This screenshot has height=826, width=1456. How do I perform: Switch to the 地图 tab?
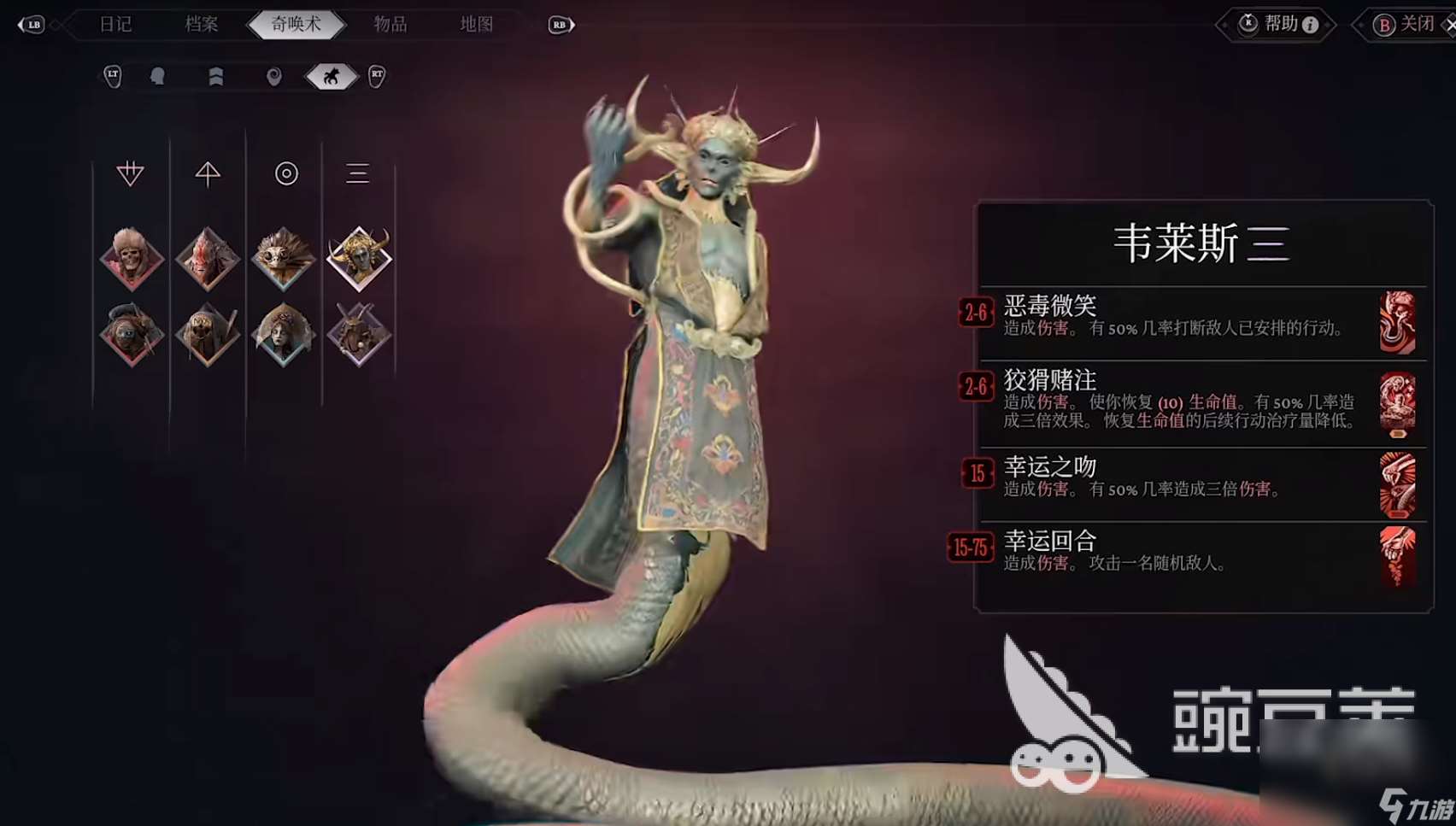pos(478,24)
